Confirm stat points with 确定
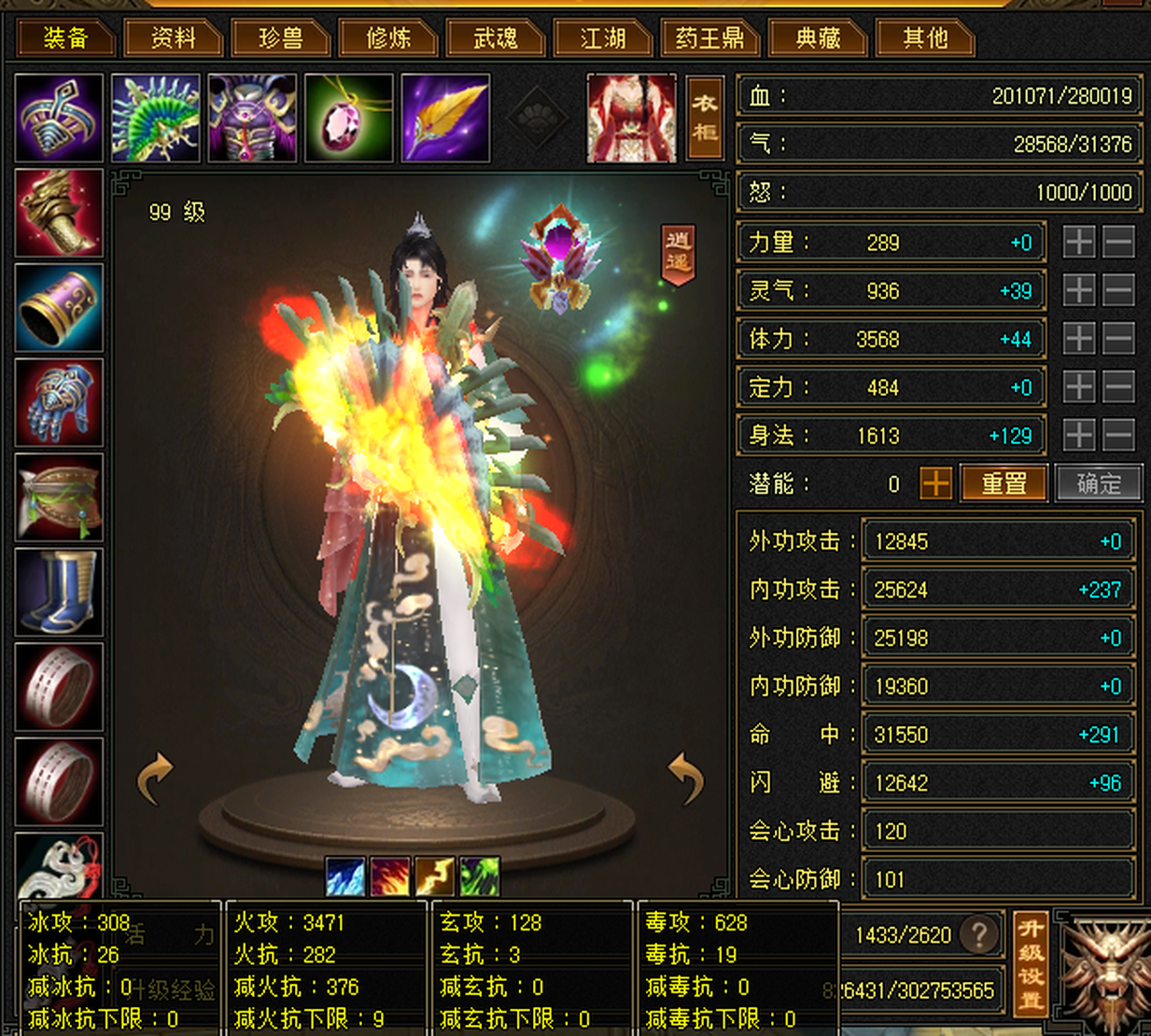 pos(1099,483)
